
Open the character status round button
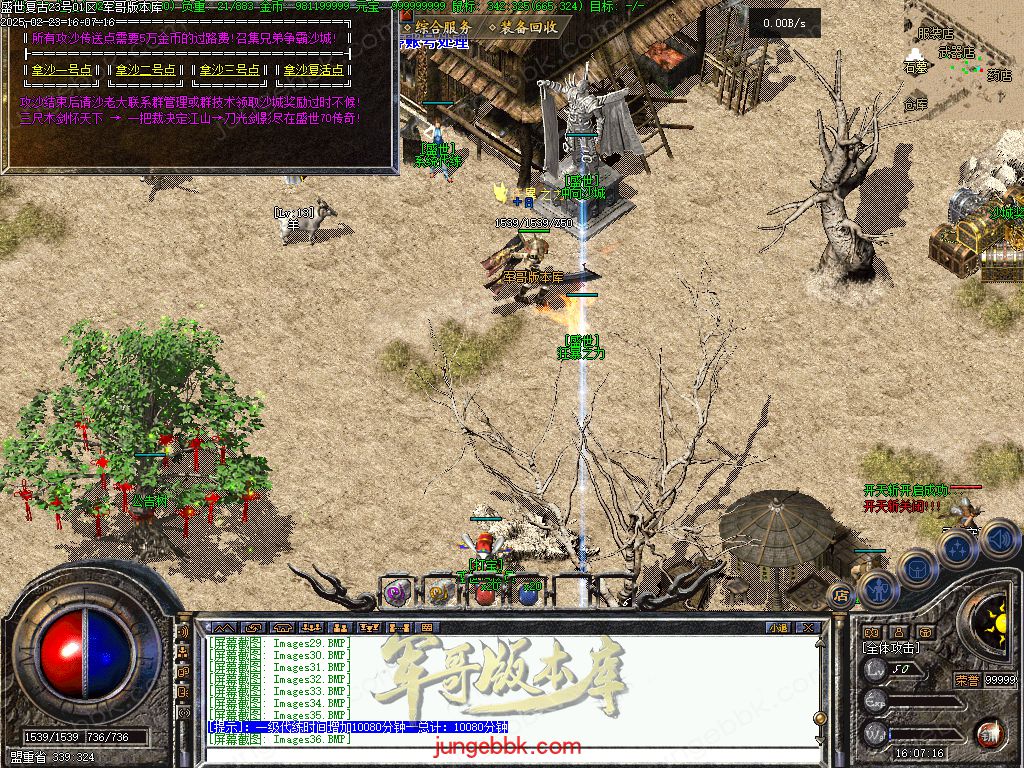(x=875, y=589)
